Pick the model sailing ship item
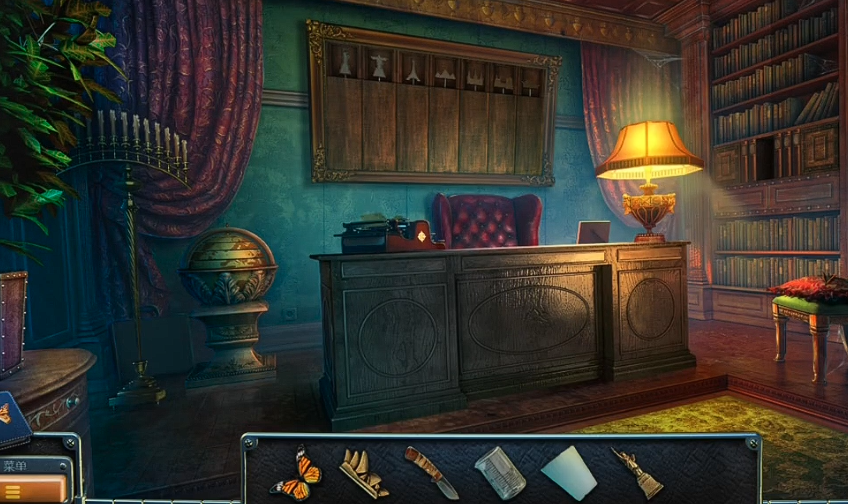This screenshot has width=848, height=504. point(362,472)
